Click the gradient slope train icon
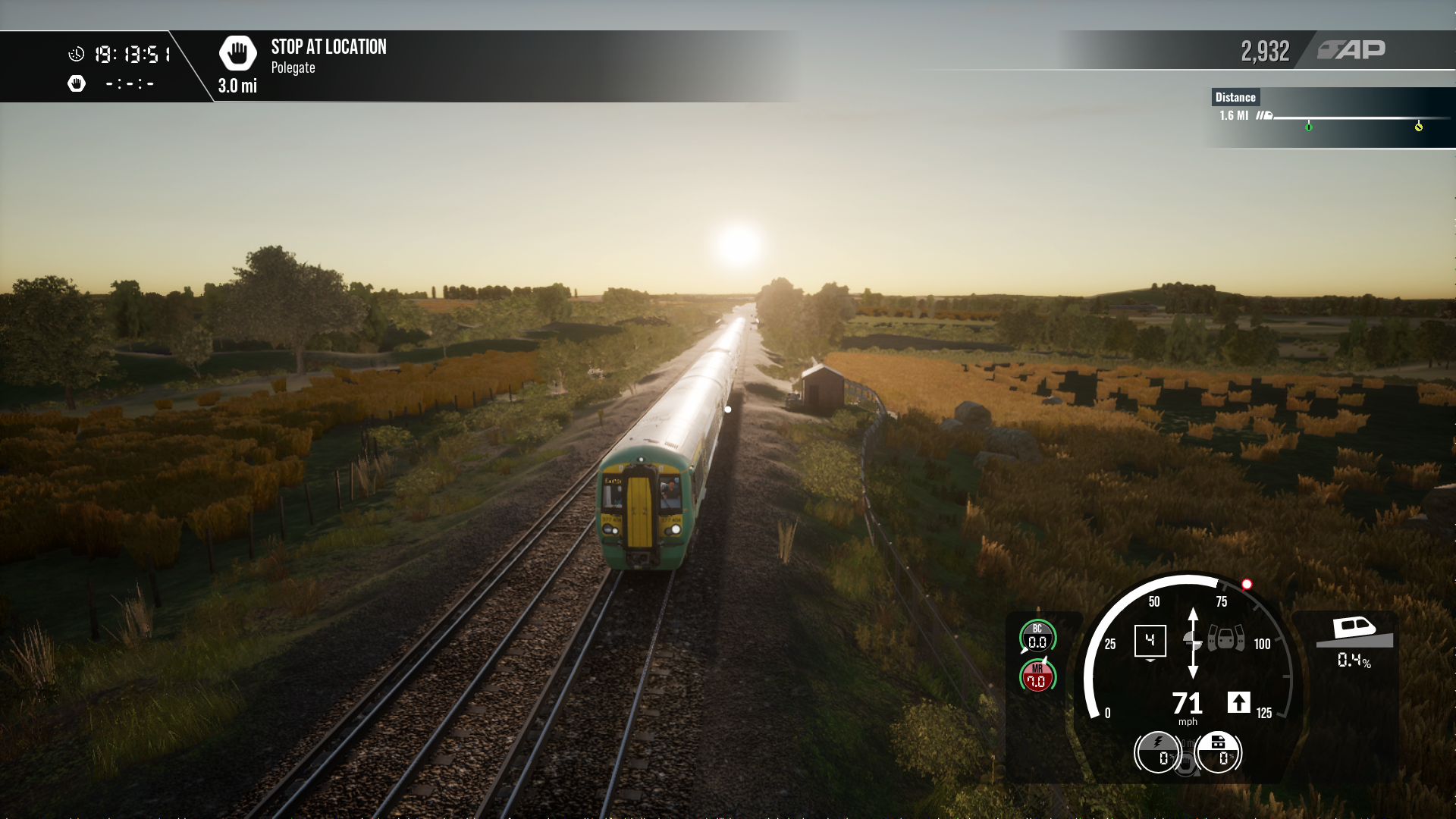Screen dimensions: 1456x819 1354,632
